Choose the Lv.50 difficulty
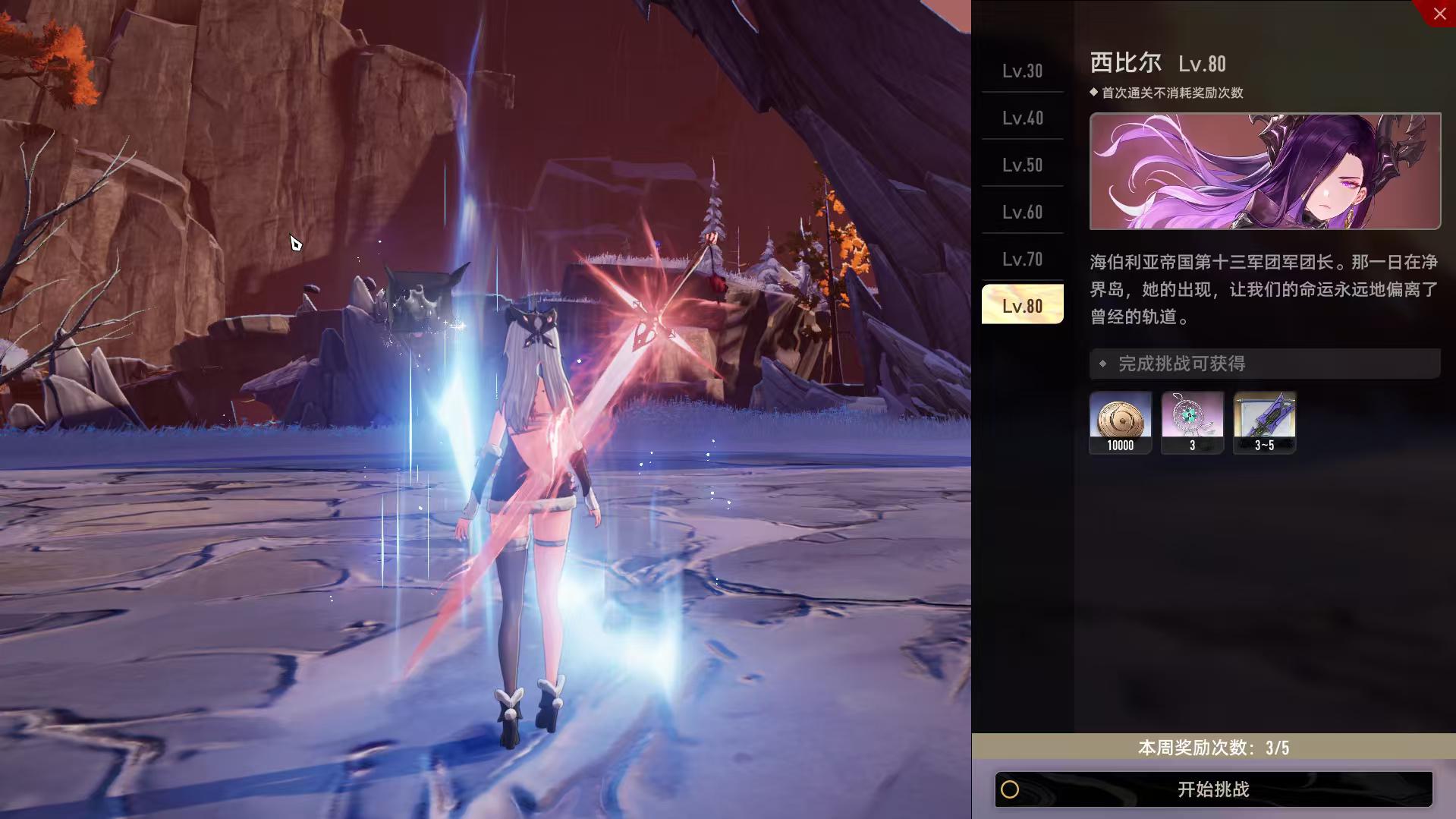This screenshot has height=819, width=1456. point(1022,165)
